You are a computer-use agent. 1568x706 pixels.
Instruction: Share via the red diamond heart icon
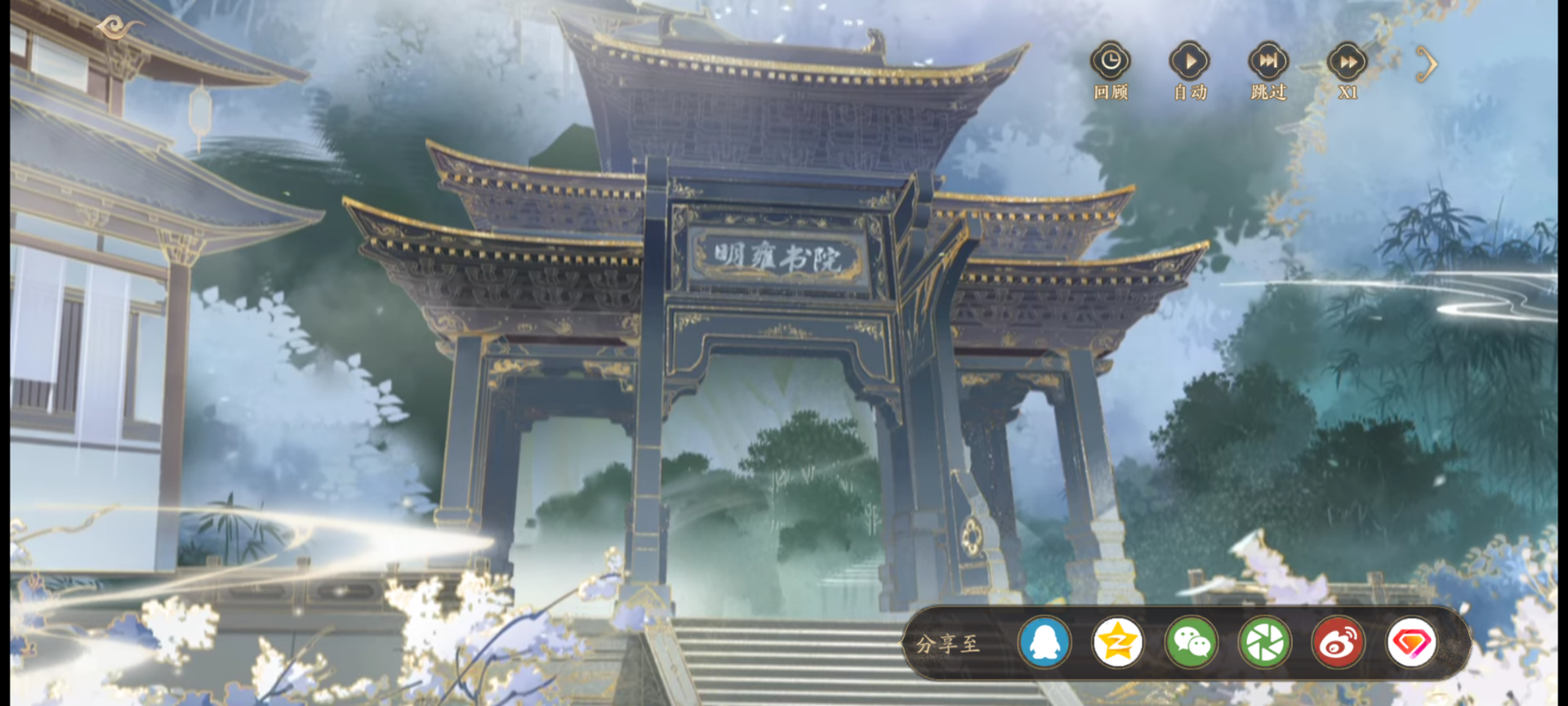(x=1411, y=643)
